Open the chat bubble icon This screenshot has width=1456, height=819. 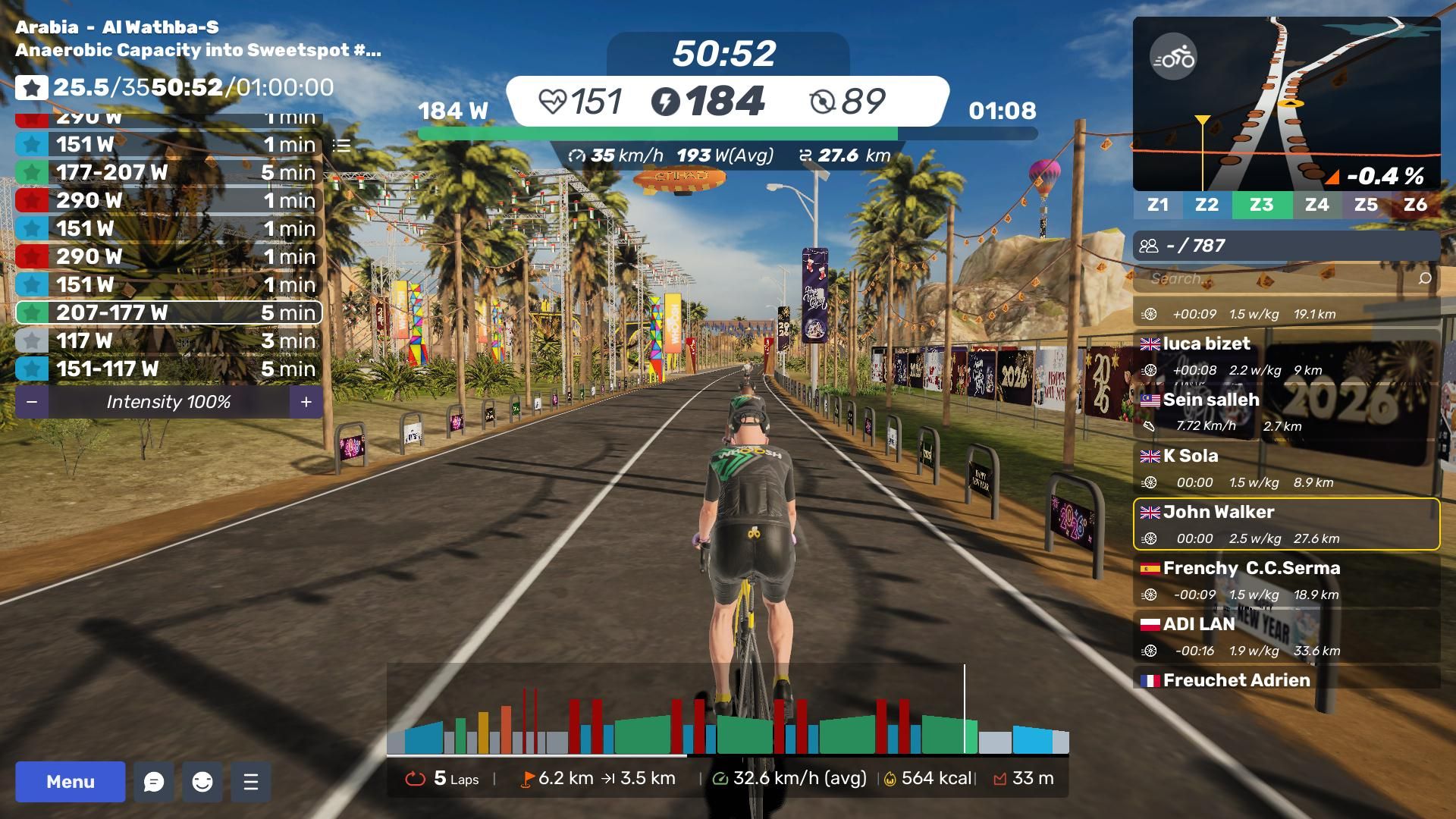tap(154, 782)
